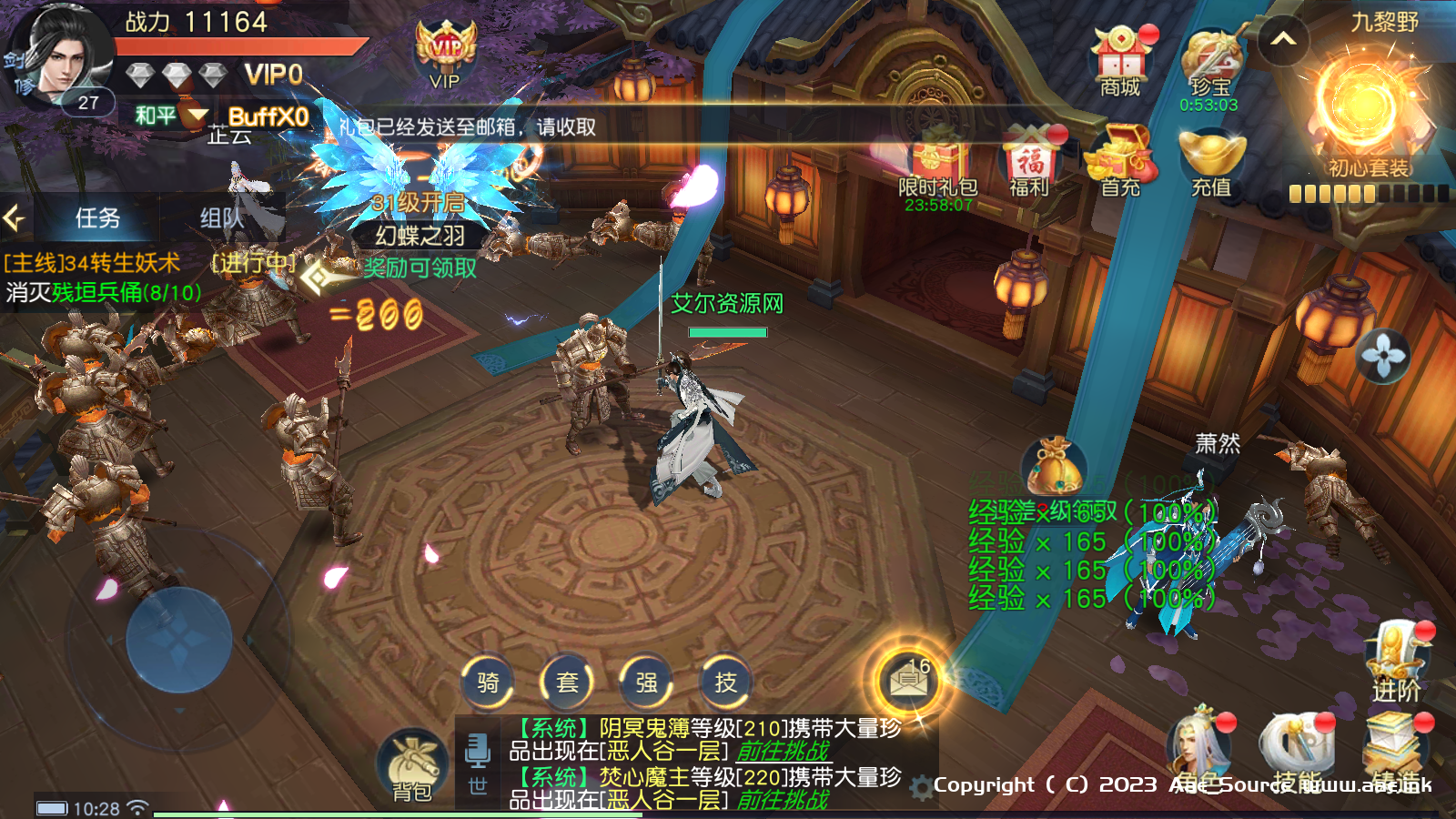Open the mail envelope icon
Screen dimensions: 1456x819
click(907, 680)
